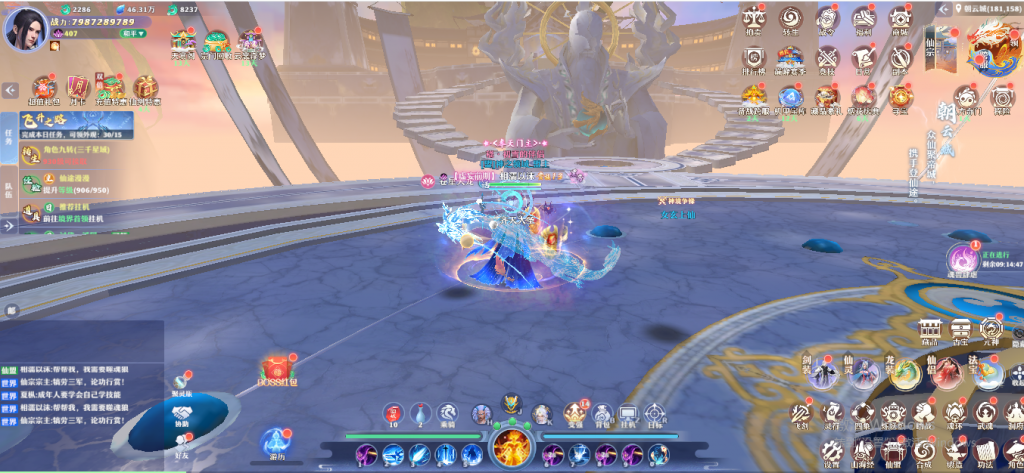
Task: Open the 飞升之路 quest tracker banner
Action: (x=65, y=123)
